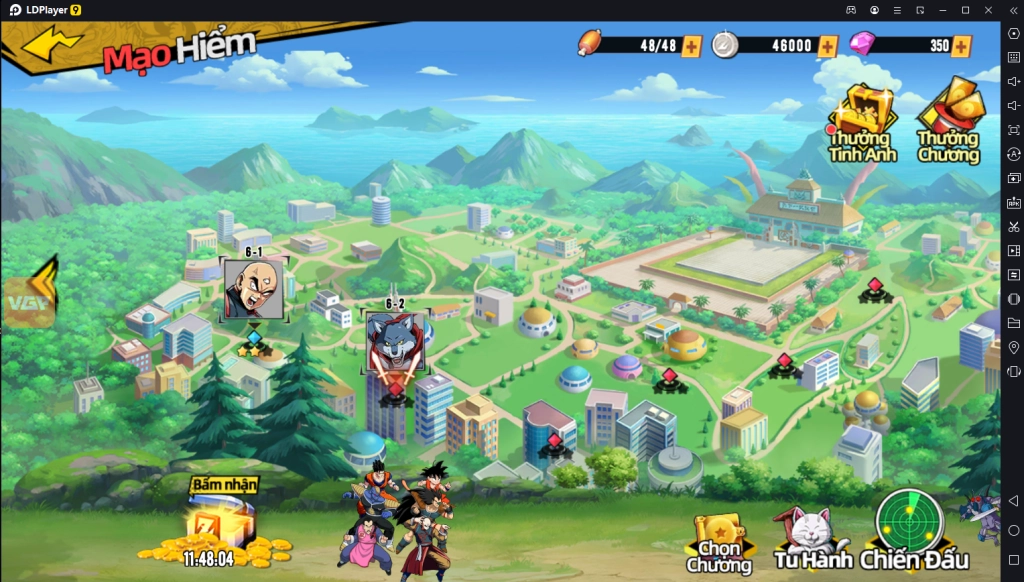Screen dimensions: 1024x582
Task: Select stage 6-1 bald fighter portrait
Action: 253,289
